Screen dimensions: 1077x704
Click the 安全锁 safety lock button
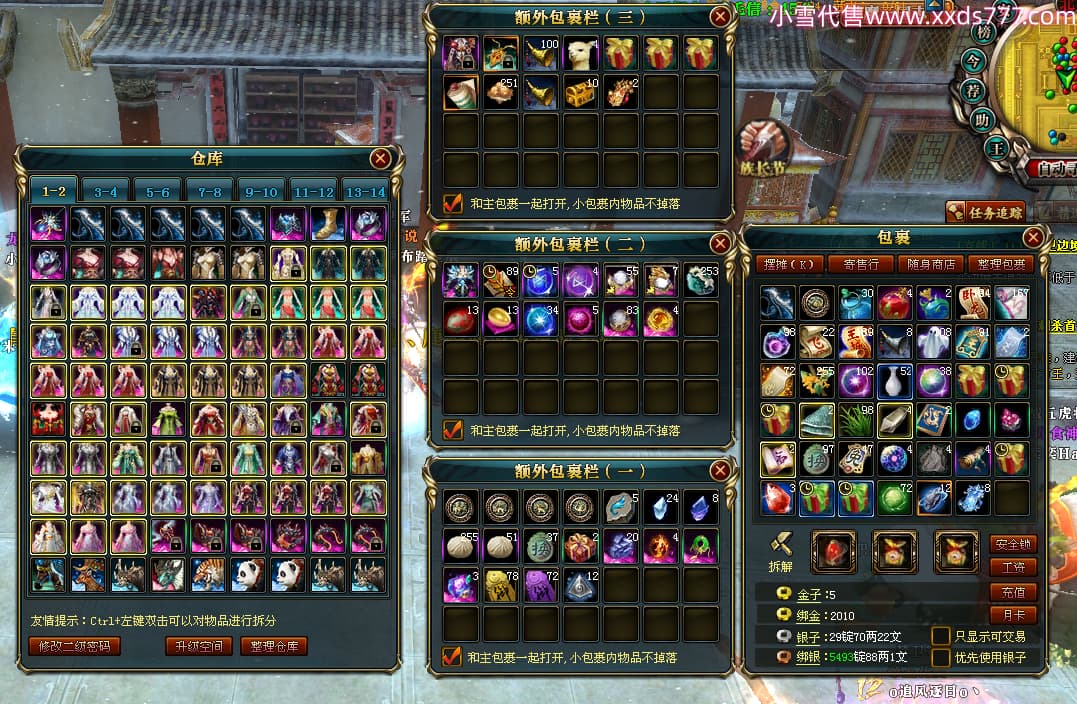(1011, 544)
